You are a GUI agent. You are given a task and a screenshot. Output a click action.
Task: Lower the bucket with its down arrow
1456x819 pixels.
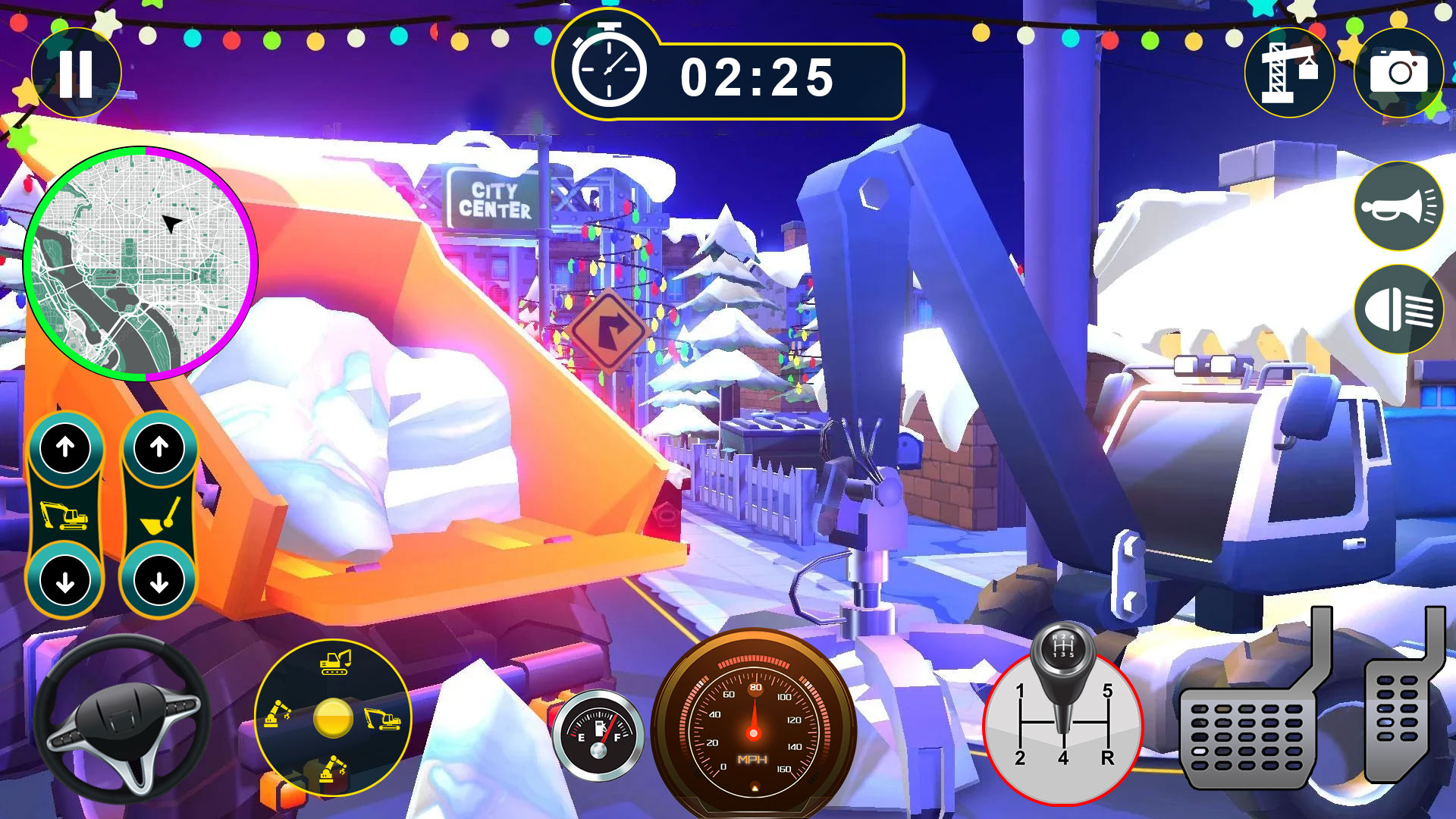(x=159, y=582)
